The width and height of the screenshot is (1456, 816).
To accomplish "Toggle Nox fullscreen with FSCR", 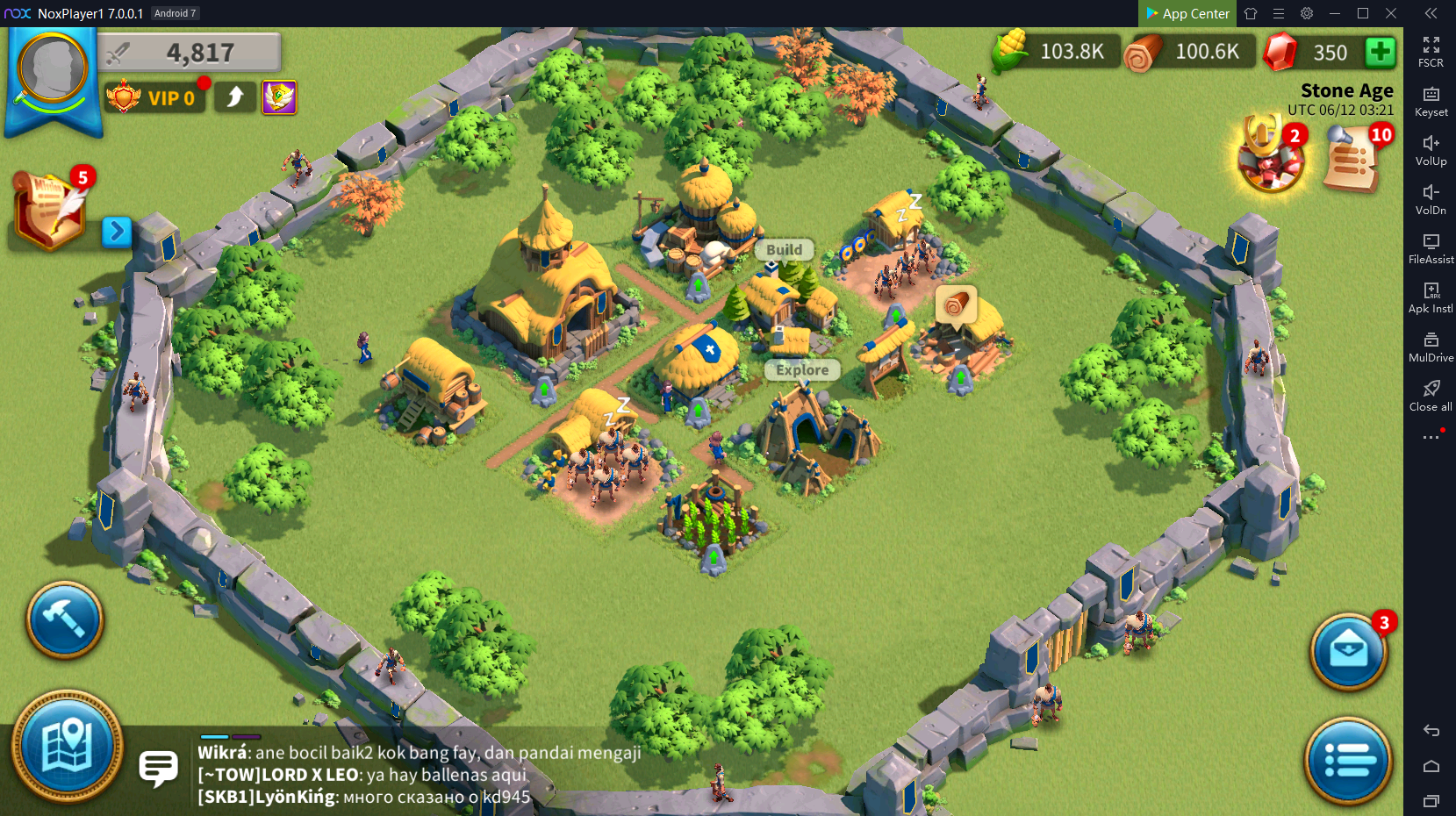I will (1431, 52).
